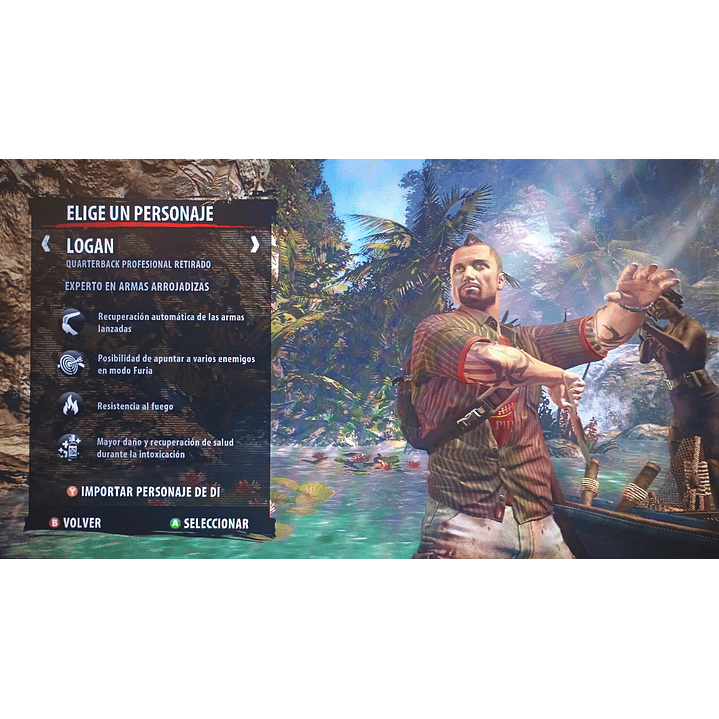The width and height of the screenshot is (719, 719).
Task: Click the intoxication damage skill icon
Action: click(71, 447)
